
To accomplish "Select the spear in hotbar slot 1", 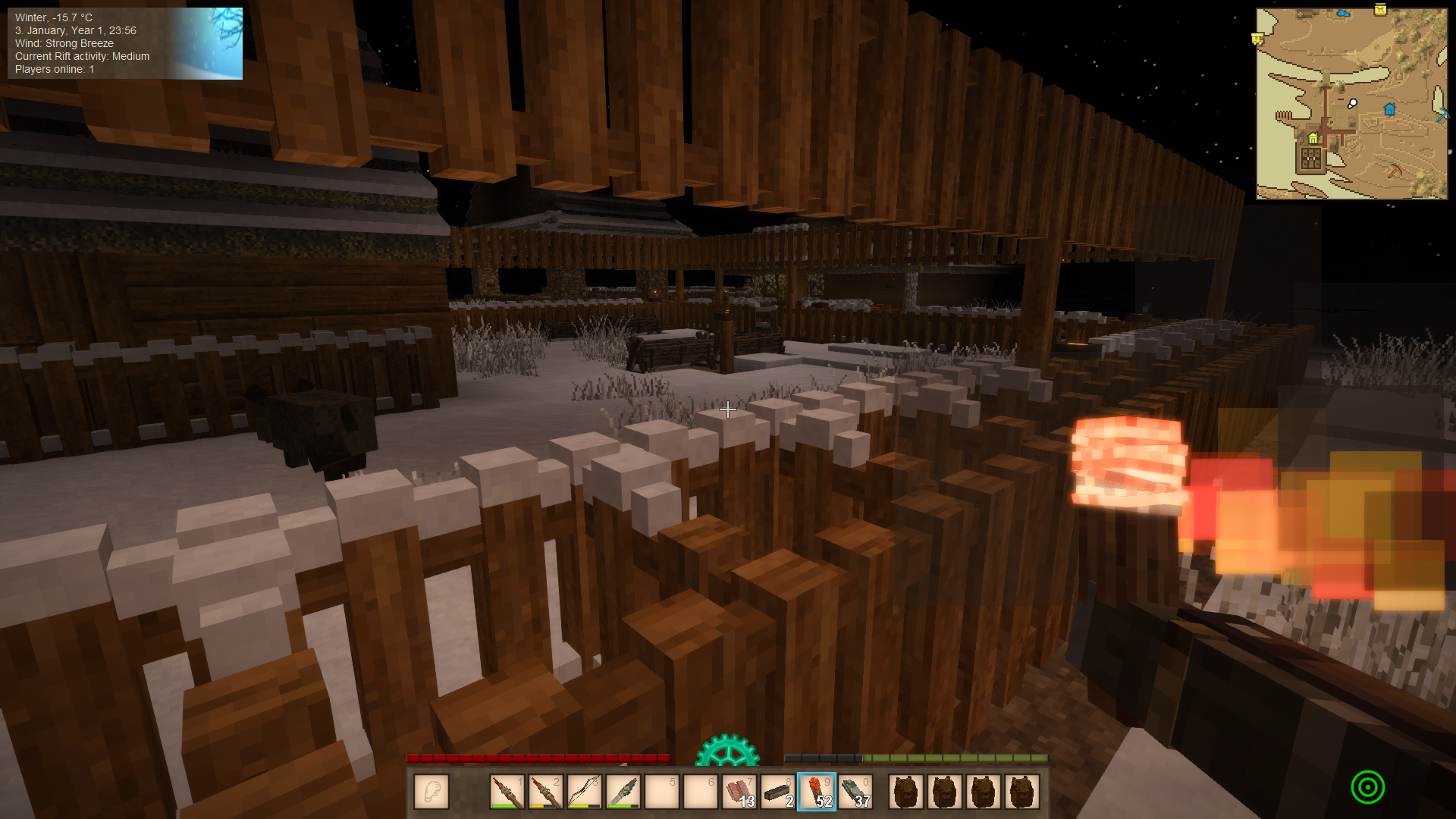I will click(507, 792).
